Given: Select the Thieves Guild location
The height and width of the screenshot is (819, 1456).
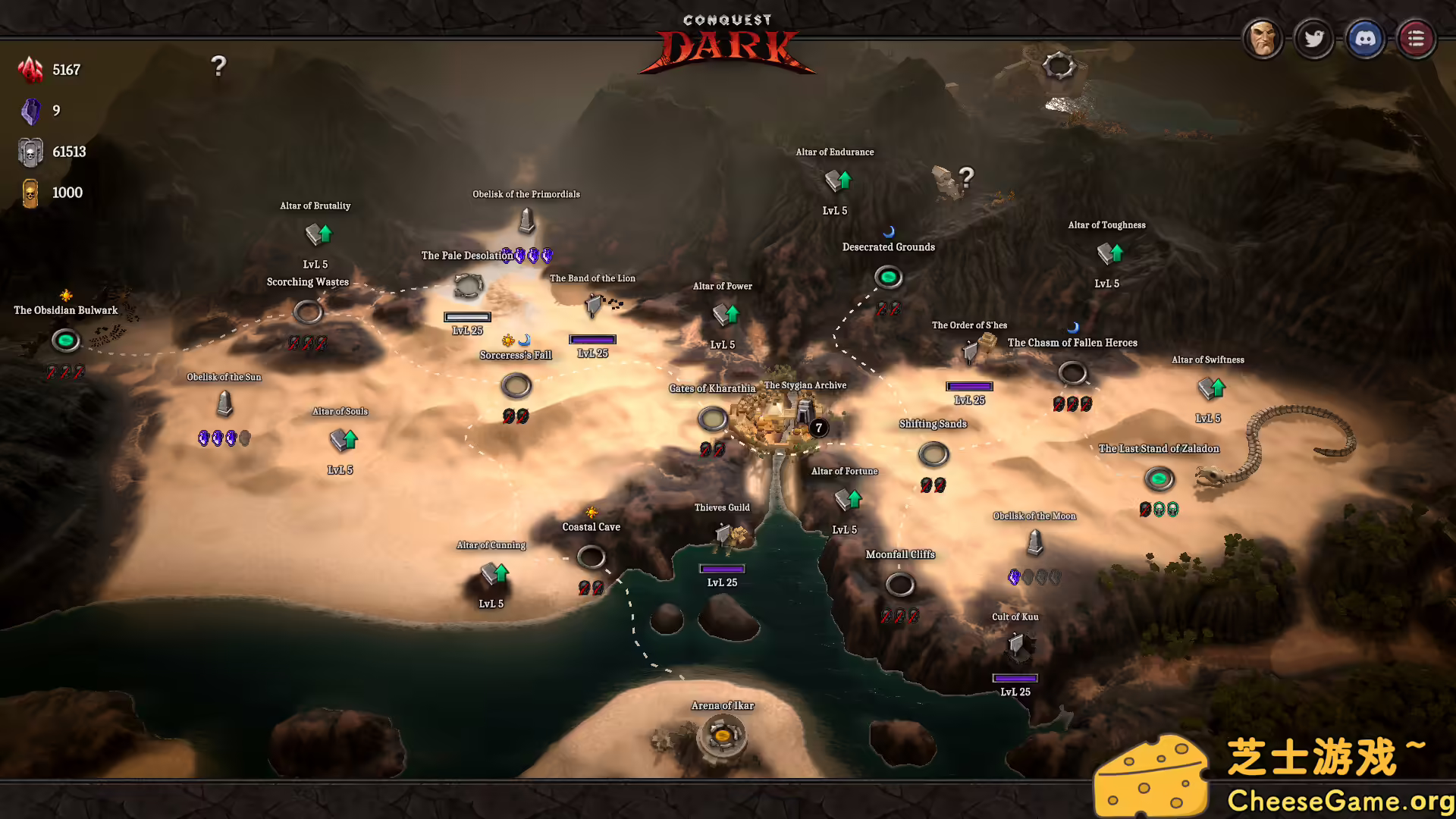Looking at the screenshot, I should (x=726, y=535).
